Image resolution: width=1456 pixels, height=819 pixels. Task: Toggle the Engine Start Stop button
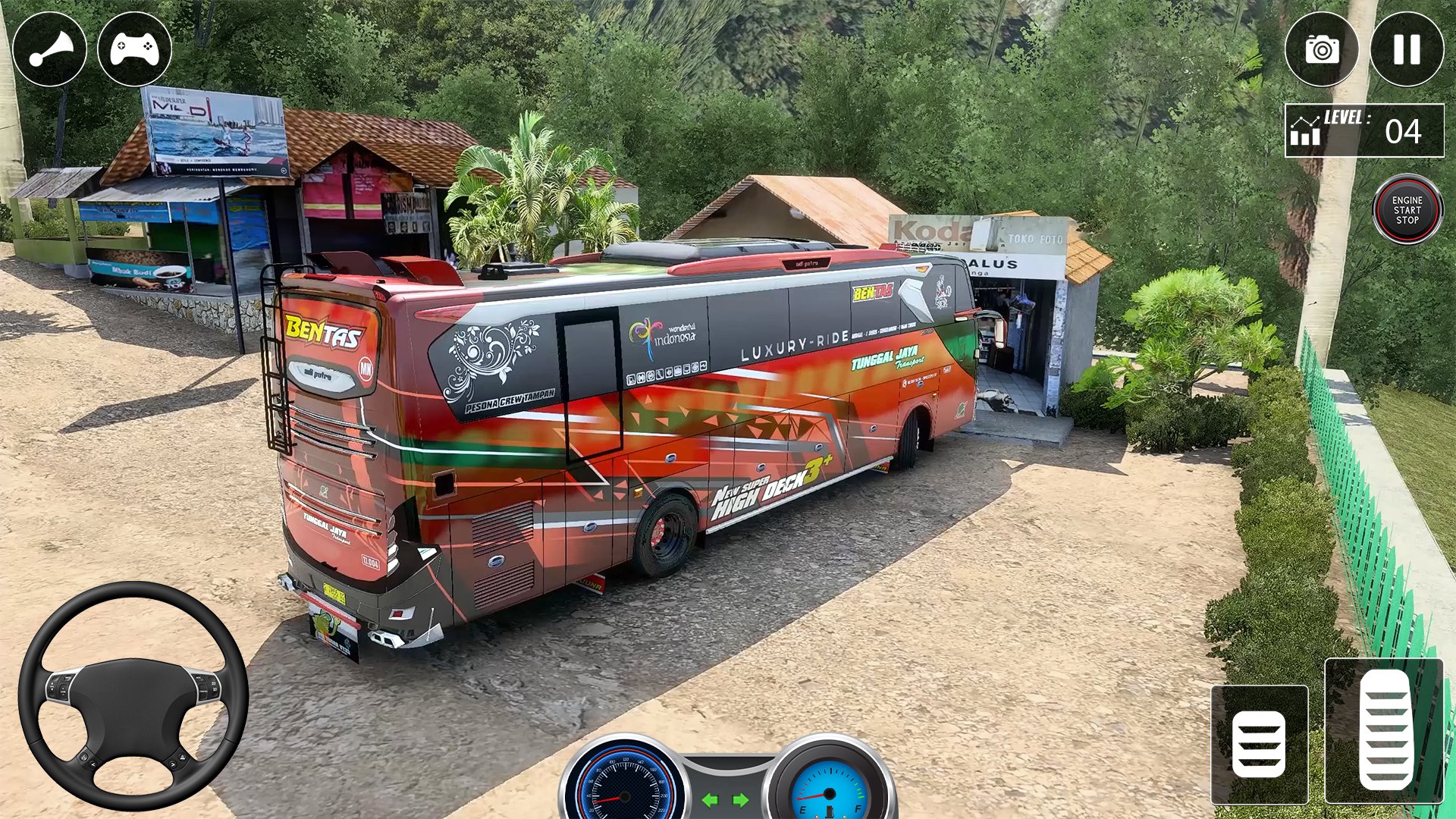tap(1407, 210)
